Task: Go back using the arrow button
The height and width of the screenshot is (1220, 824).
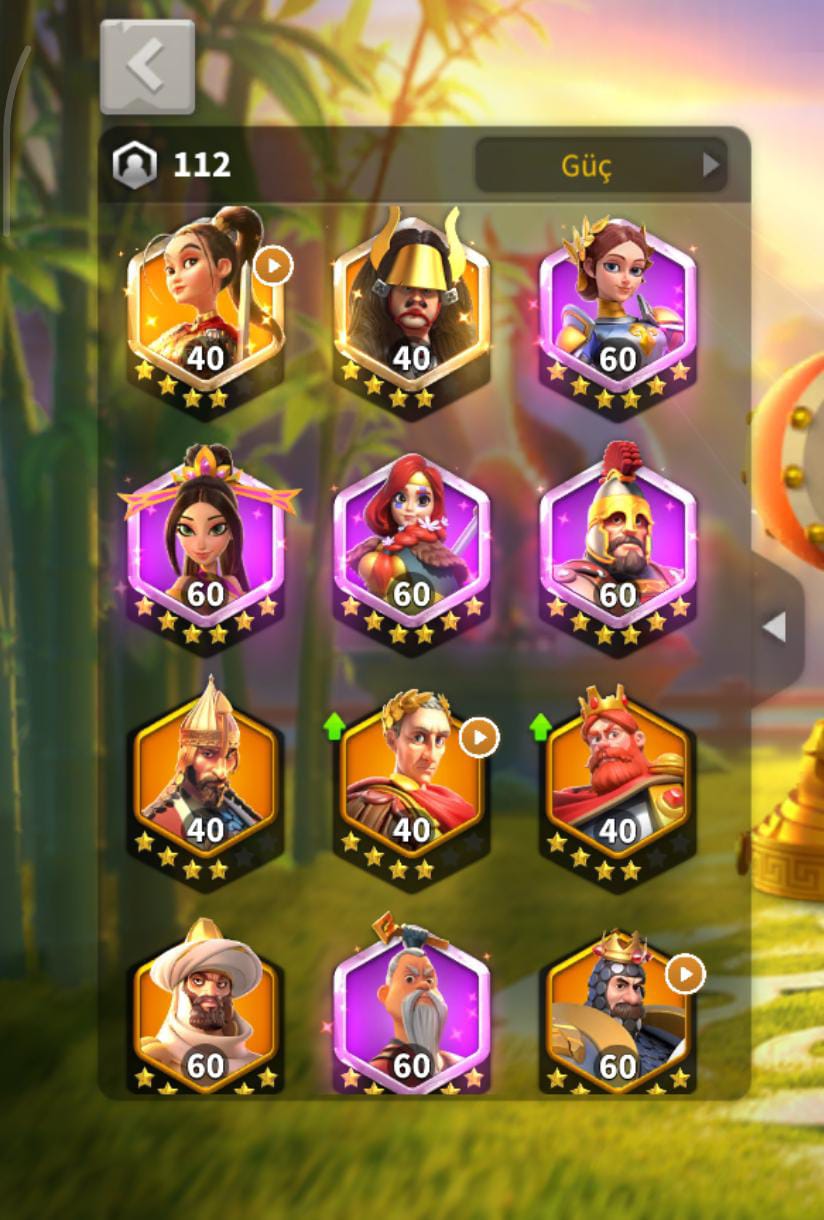Action: click(147, 66)
